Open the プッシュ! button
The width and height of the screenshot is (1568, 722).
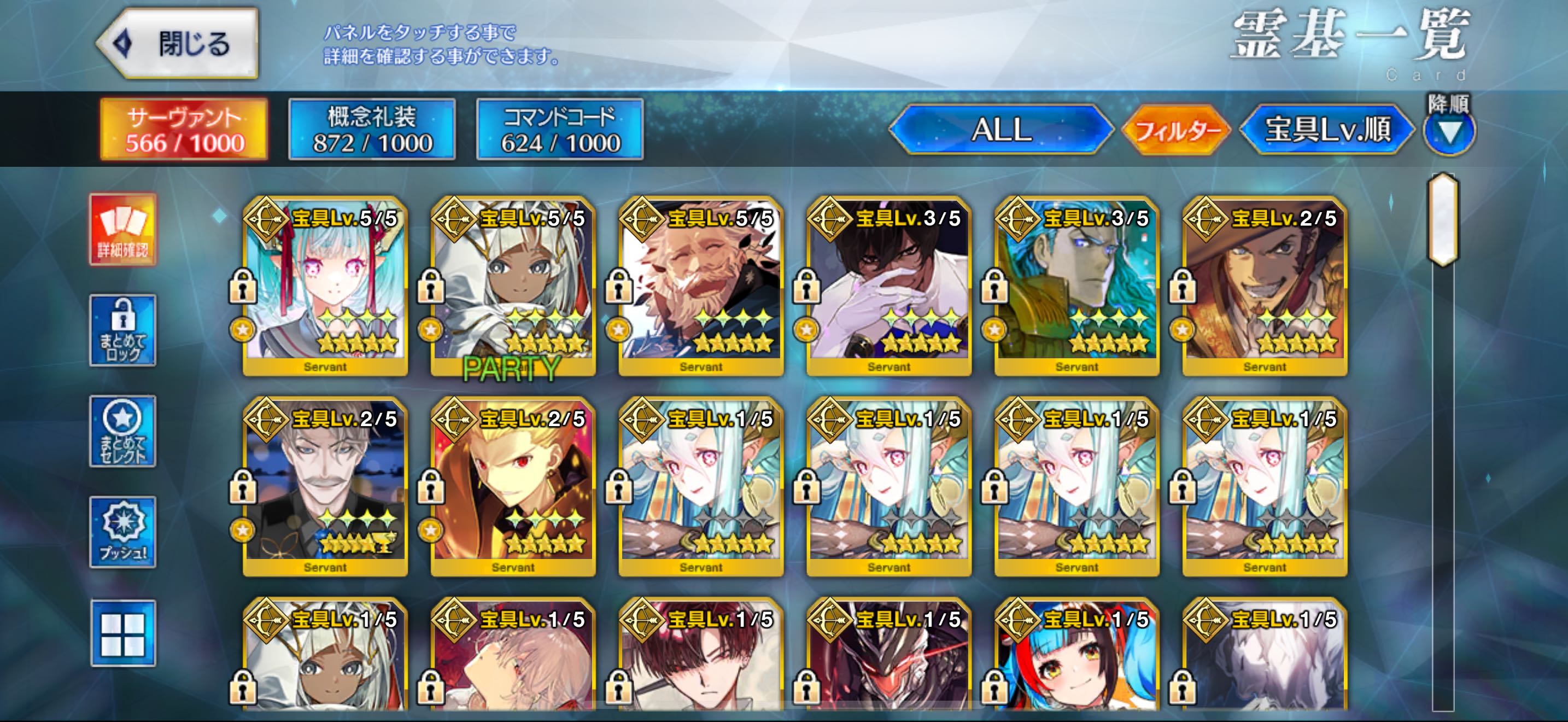pyautogui.click(x=123, y=532)
